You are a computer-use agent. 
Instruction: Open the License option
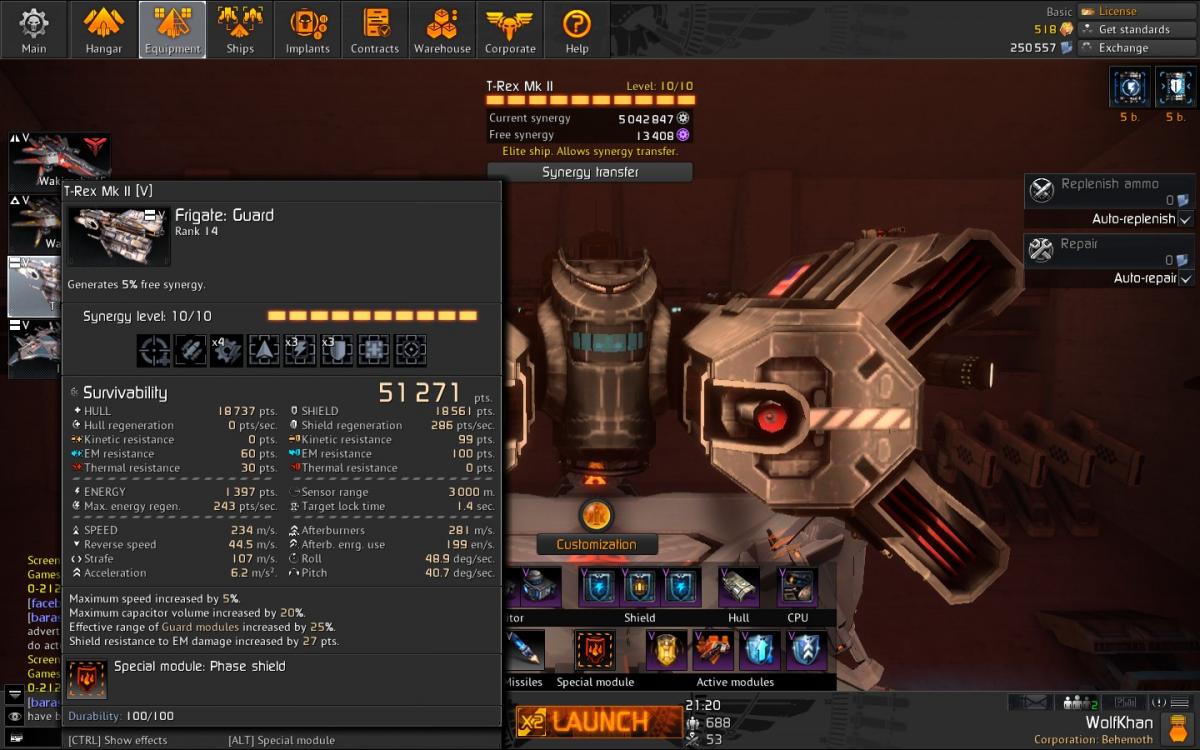pos(1116,11)
